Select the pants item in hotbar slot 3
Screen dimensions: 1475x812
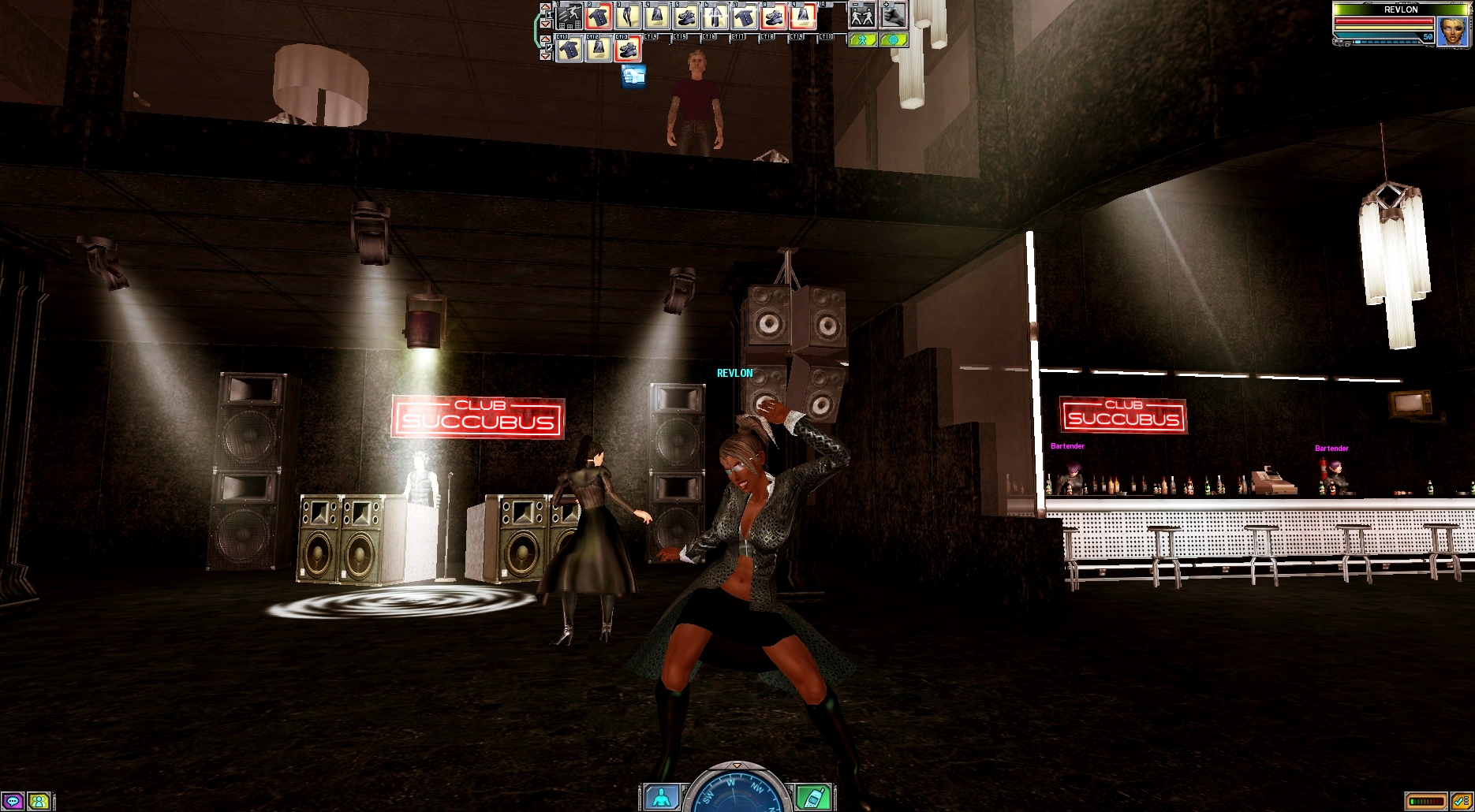point(628,16)
